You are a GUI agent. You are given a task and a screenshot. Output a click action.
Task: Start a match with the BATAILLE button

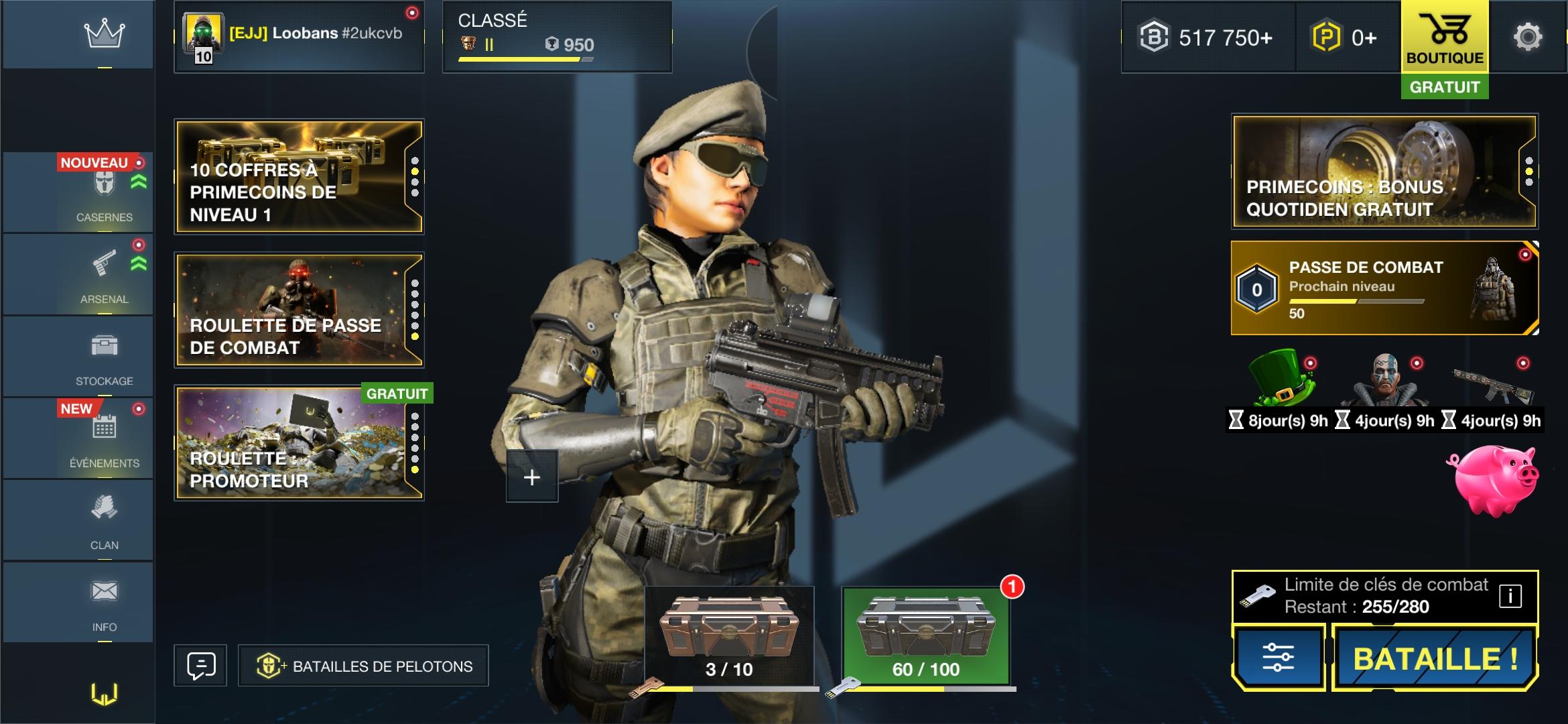1435,658
